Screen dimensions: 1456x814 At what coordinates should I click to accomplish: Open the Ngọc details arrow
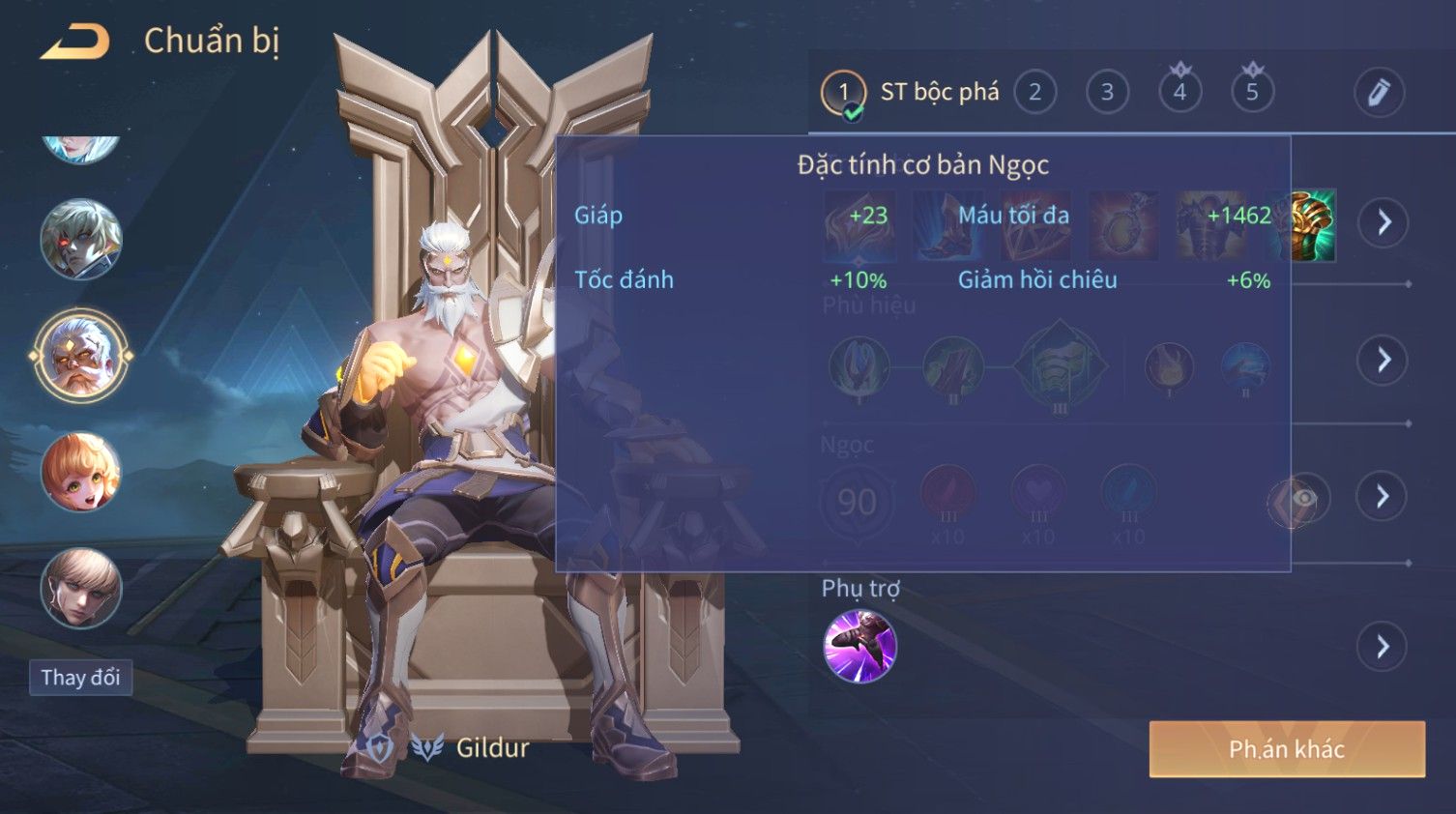coord(1383,497)
